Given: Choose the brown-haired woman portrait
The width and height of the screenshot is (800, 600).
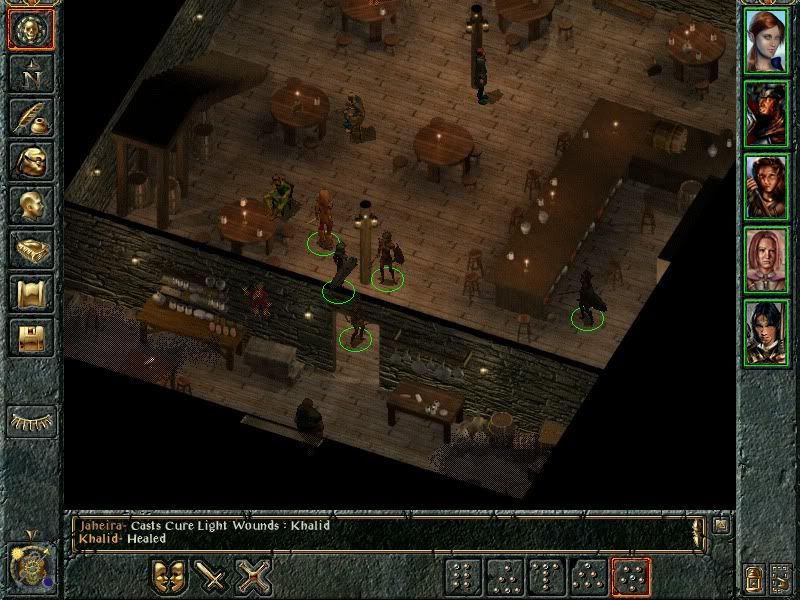Looking at the screenshot, I should [x=766, y=187].
